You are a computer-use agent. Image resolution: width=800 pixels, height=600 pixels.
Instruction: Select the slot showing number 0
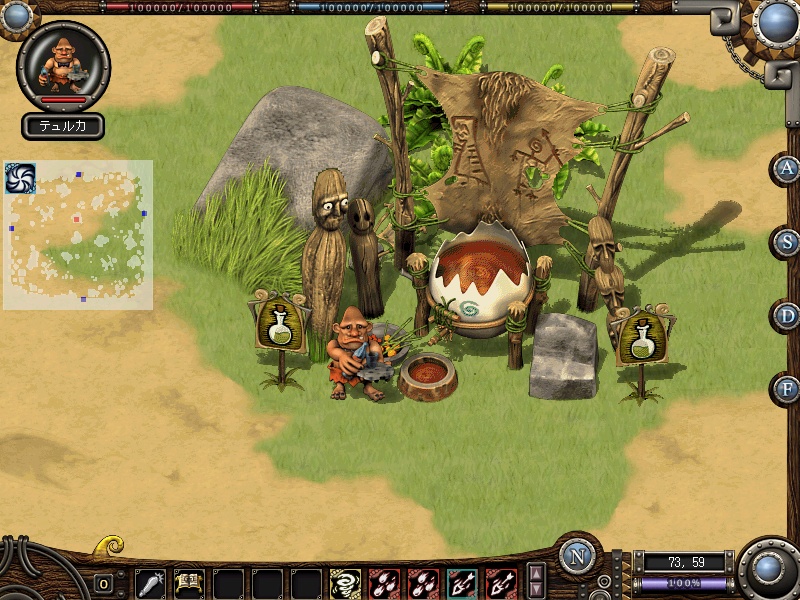(103, 584)
